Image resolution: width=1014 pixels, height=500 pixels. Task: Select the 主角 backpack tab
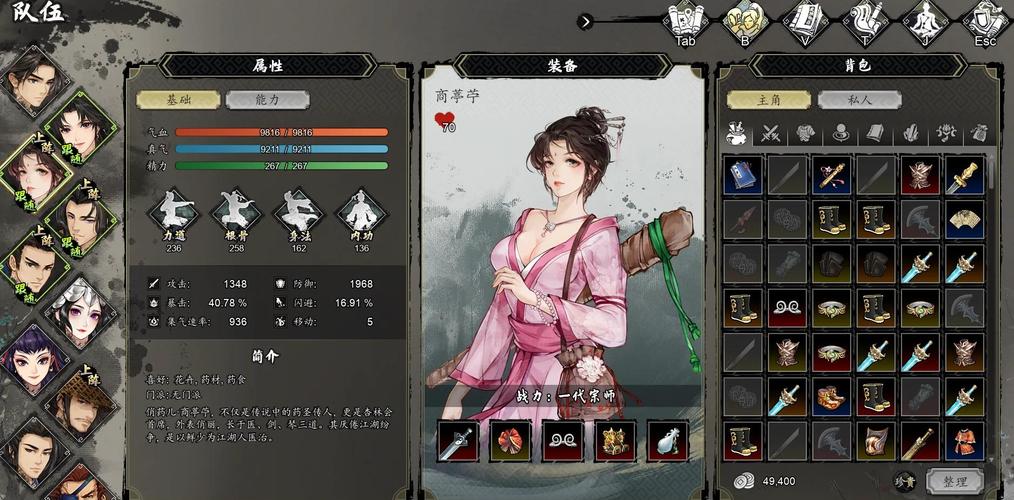(x=768, y=100)
